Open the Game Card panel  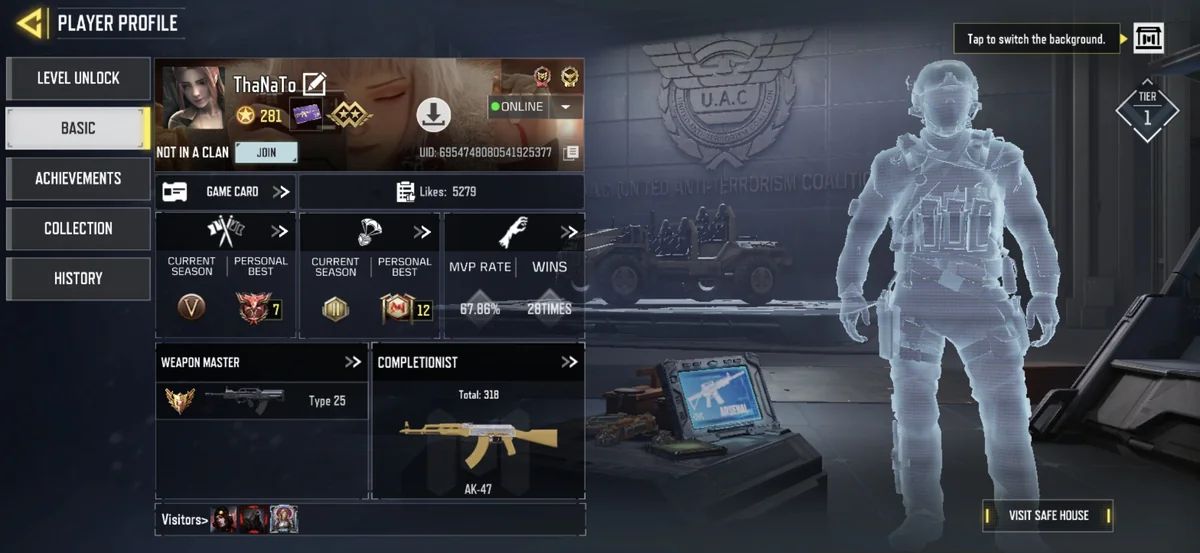226,191
